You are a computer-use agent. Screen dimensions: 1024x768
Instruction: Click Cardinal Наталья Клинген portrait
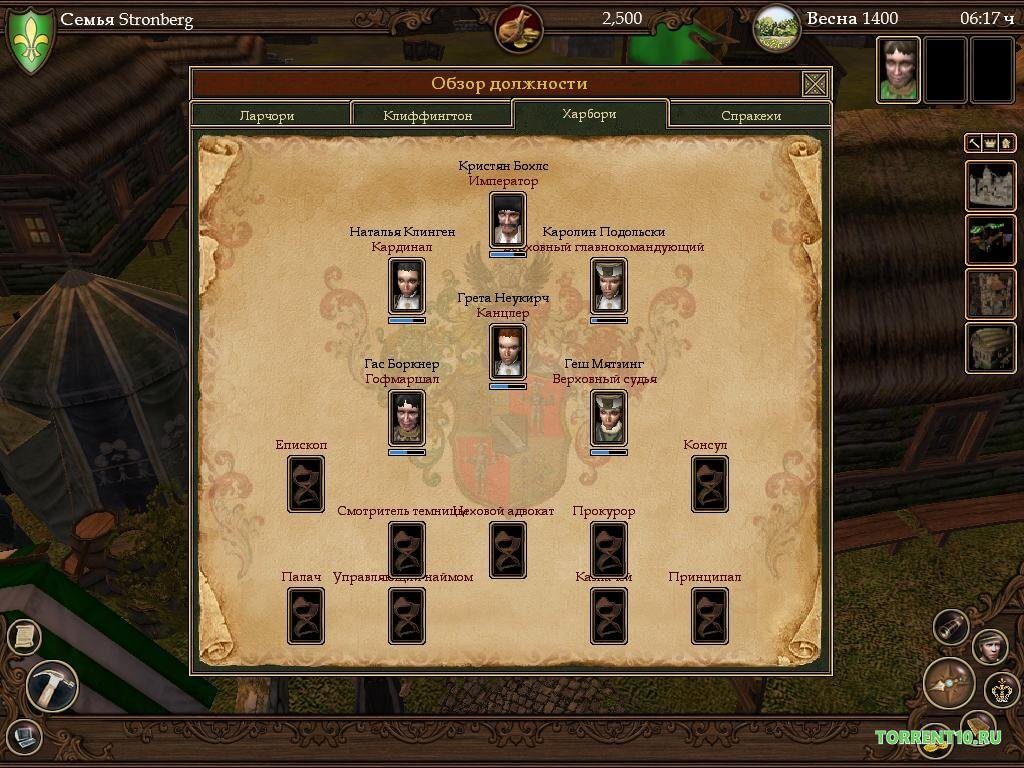(407, 285)
